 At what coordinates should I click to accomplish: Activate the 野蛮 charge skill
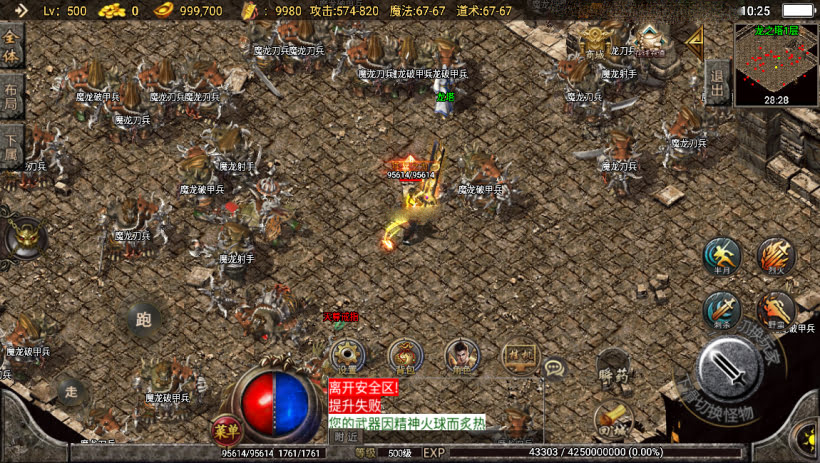point(776,310)
